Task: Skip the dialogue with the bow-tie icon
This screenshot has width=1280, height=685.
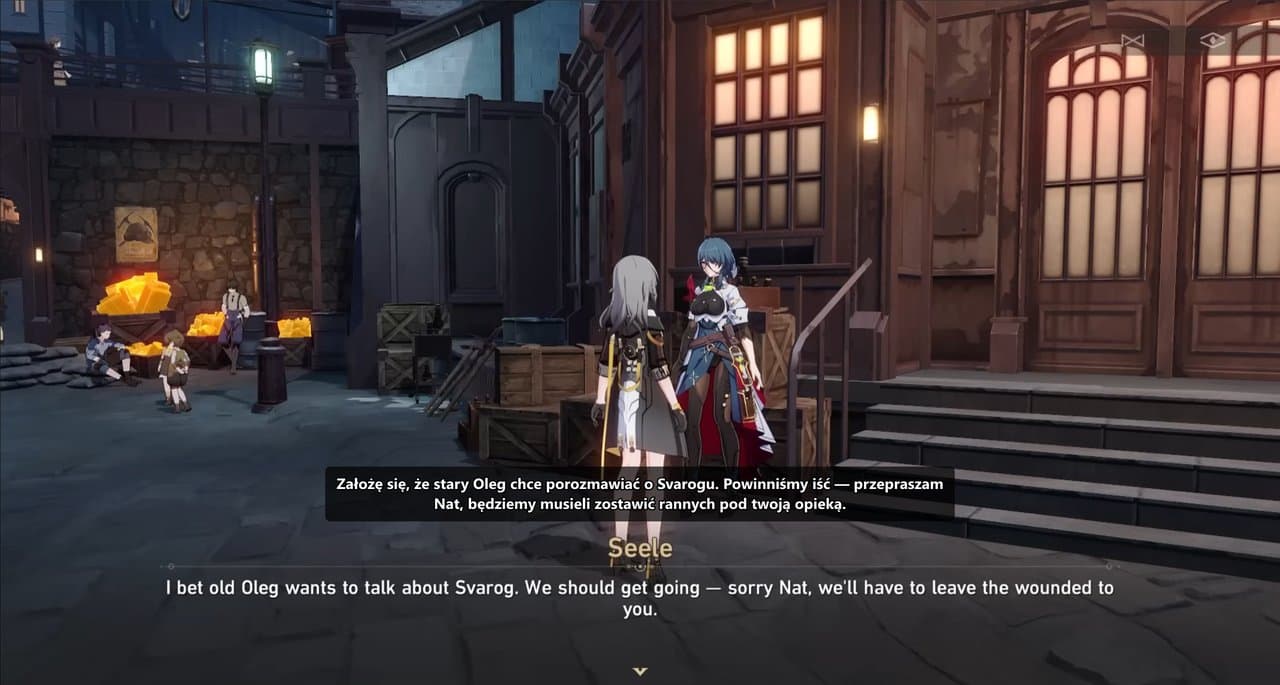Action: 1132,41
